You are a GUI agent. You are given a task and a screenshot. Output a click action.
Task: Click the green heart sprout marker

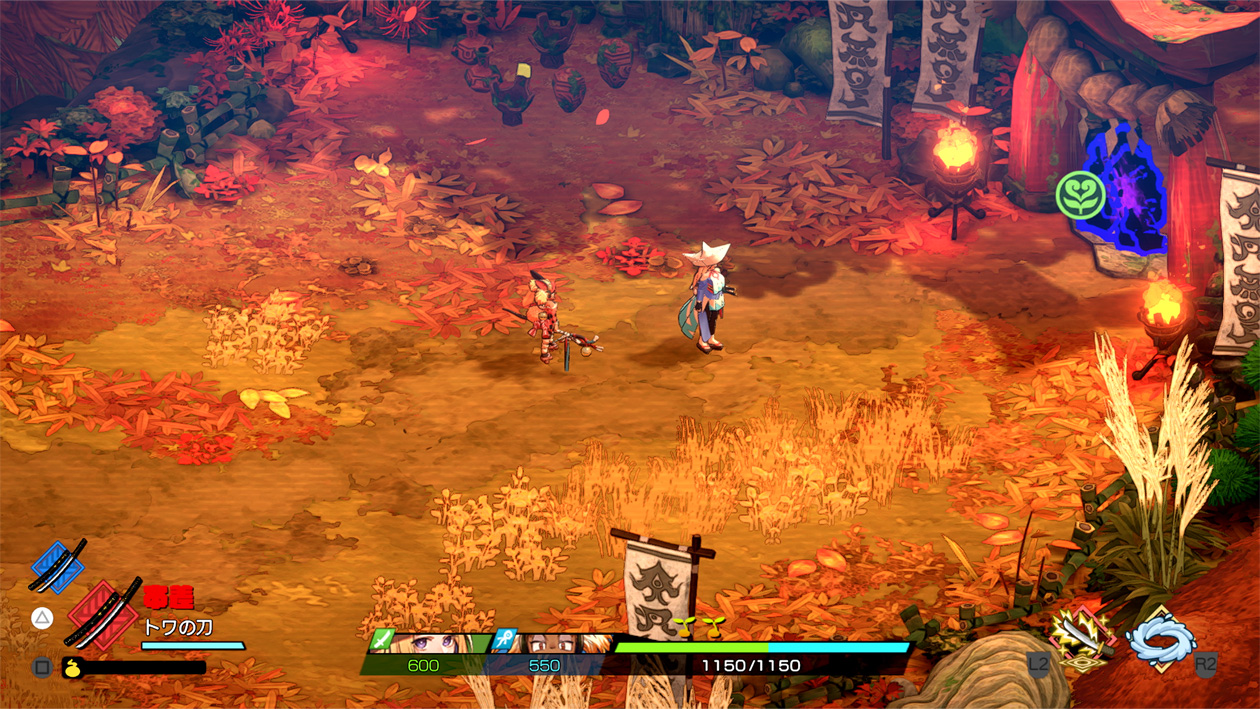1081,195
